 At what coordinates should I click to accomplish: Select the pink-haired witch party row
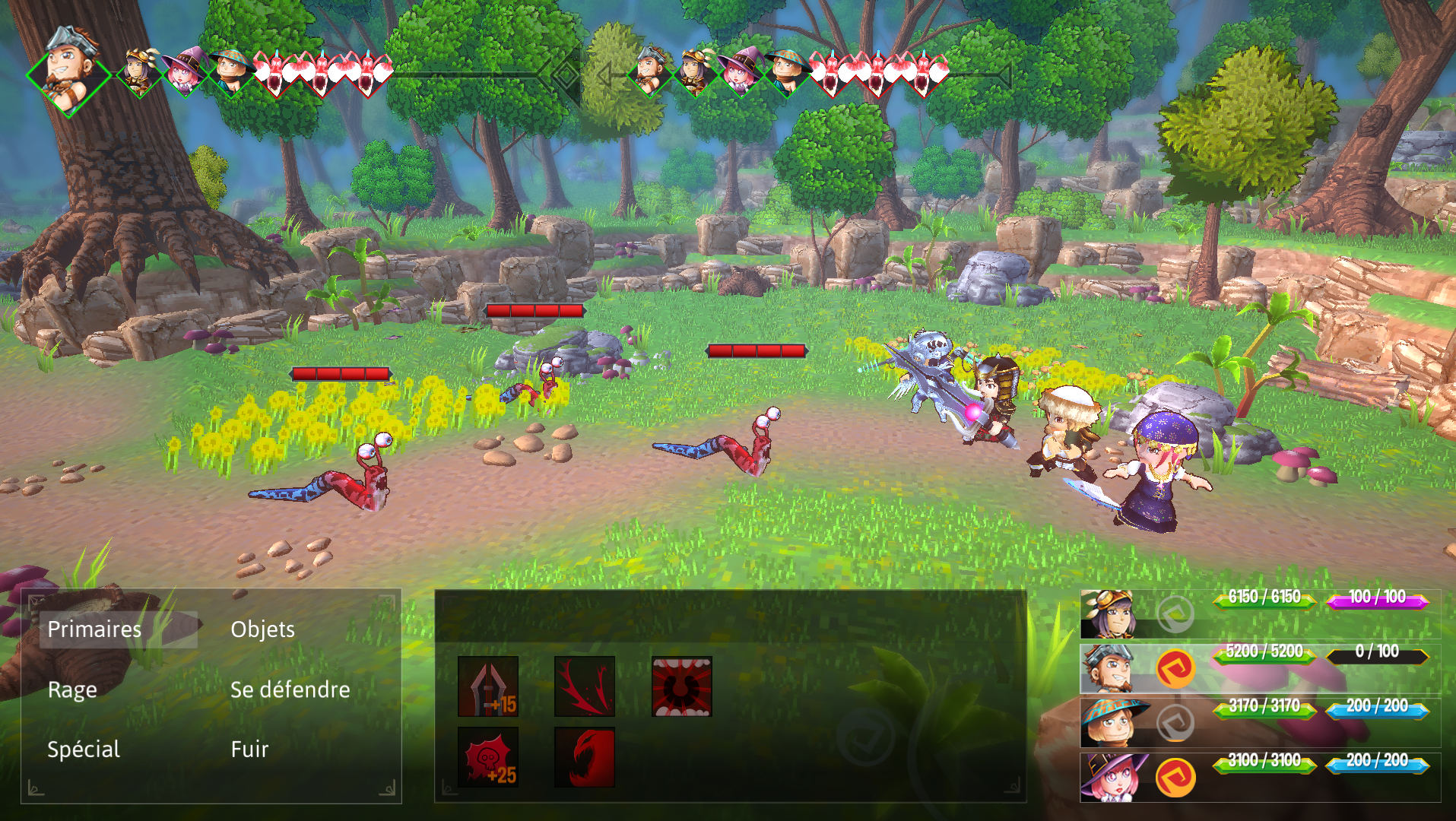[1259, 778]
